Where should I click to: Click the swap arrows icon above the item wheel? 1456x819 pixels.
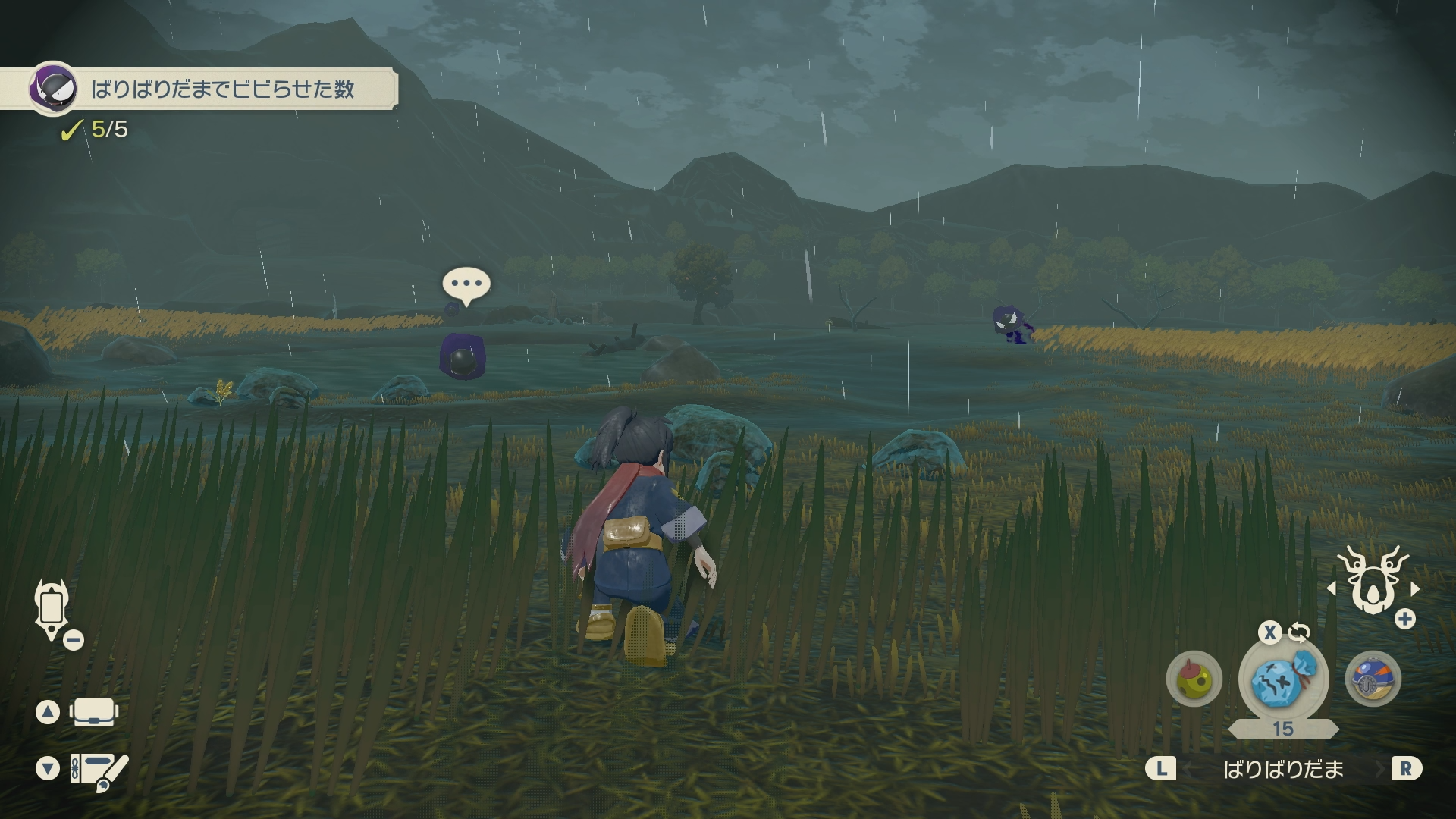pos(1299,632)
